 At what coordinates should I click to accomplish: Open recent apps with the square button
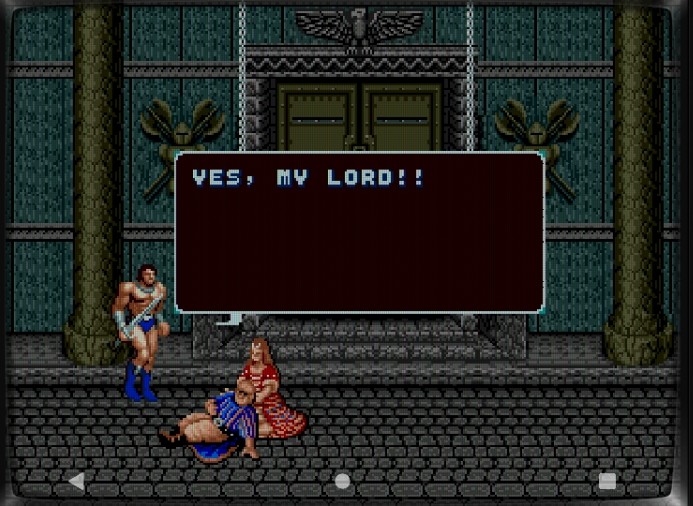(607, 481)
